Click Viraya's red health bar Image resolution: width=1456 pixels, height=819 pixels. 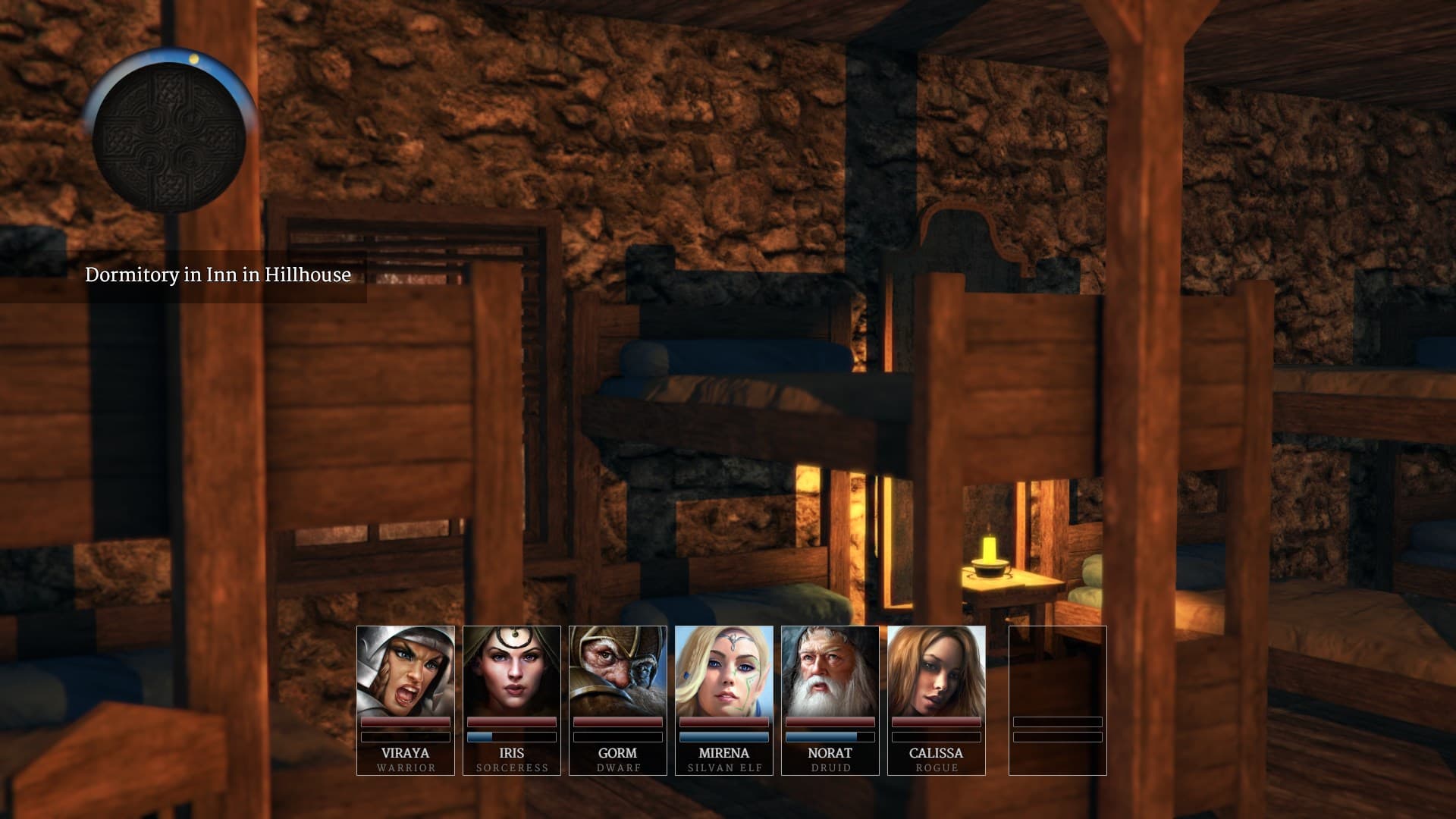point(405,723)
